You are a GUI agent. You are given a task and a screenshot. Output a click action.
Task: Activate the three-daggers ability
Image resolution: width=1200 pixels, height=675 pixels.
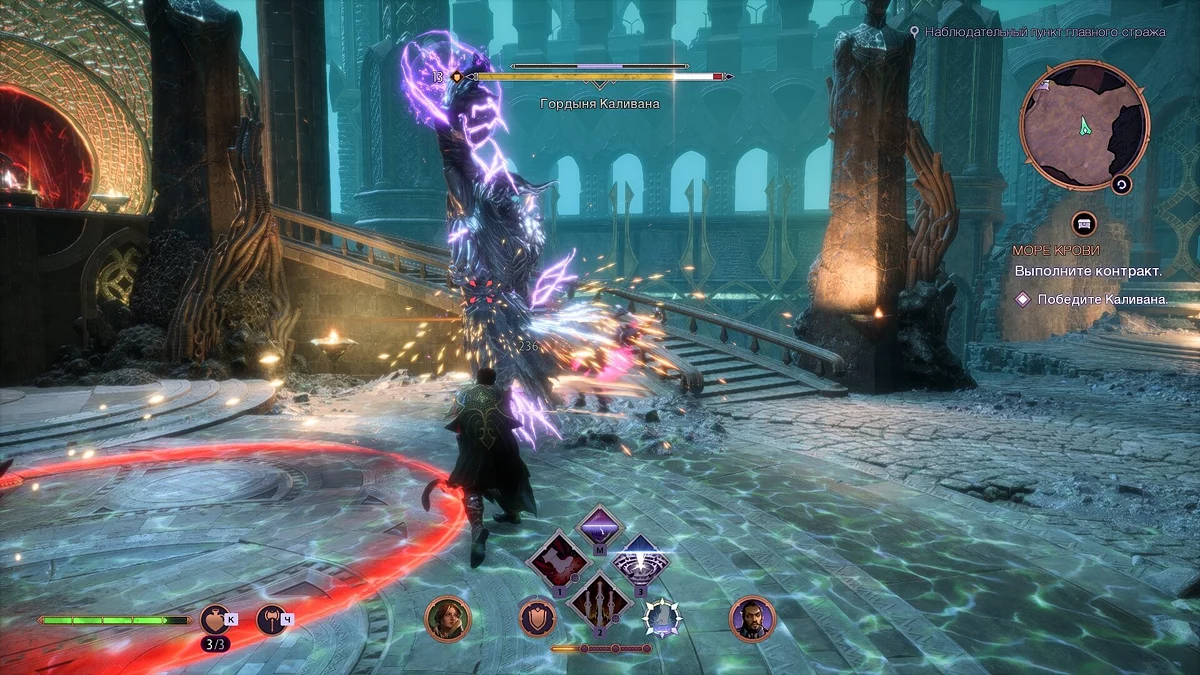599,603
